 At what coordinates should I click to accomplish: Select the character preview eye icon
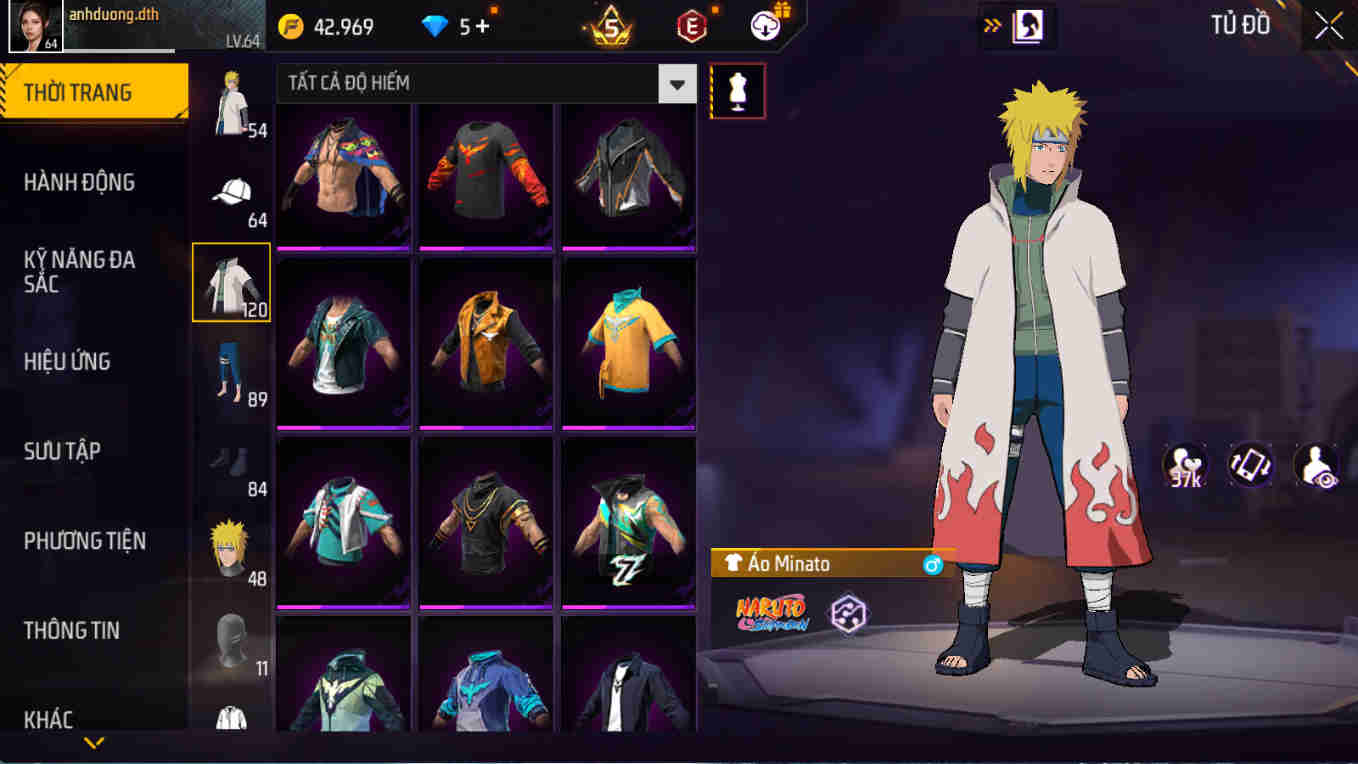(1320, 464)
